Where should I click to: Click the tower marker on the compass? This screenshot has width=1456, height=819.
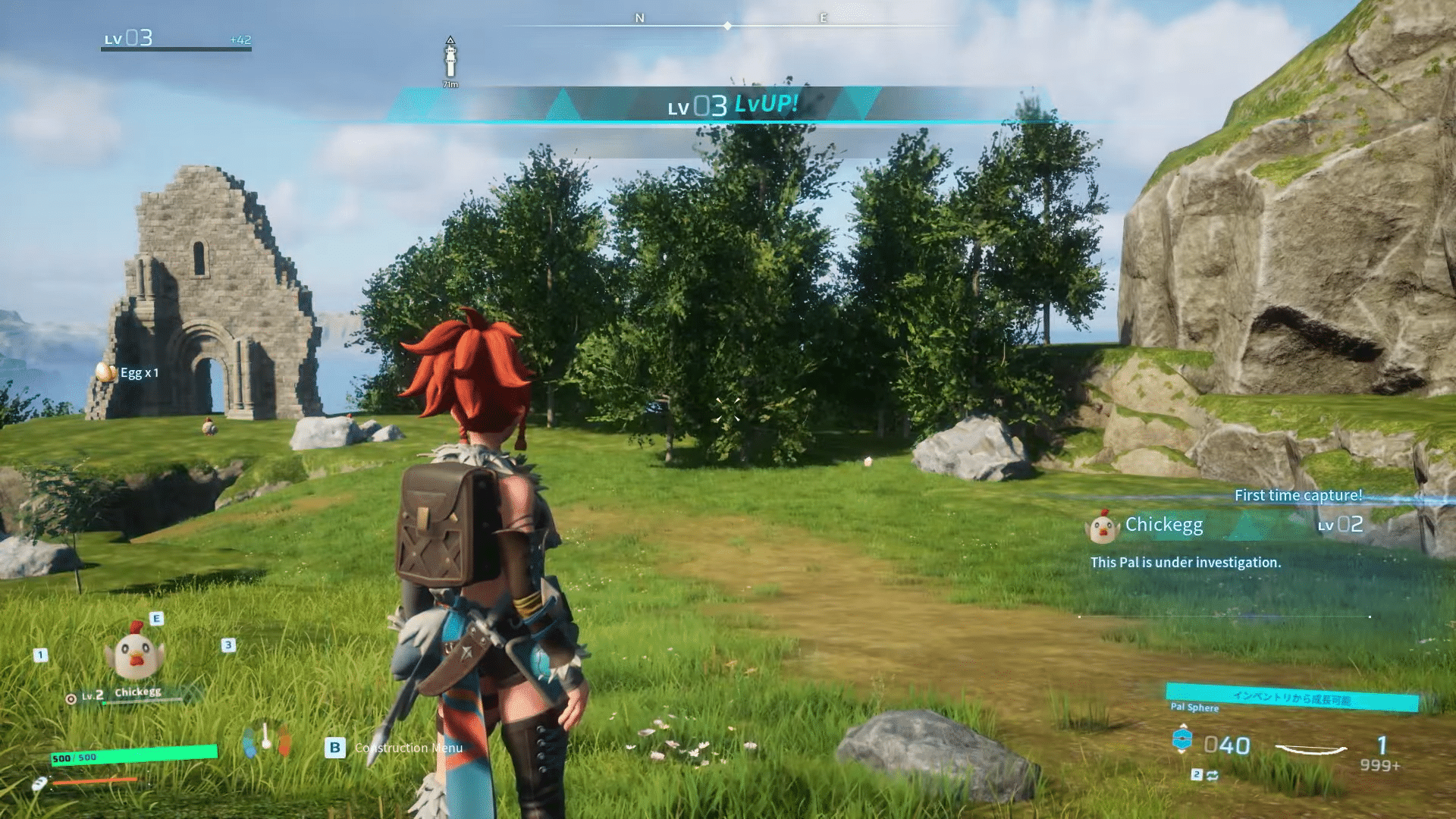pyautogui.click(x=450, y=59)
